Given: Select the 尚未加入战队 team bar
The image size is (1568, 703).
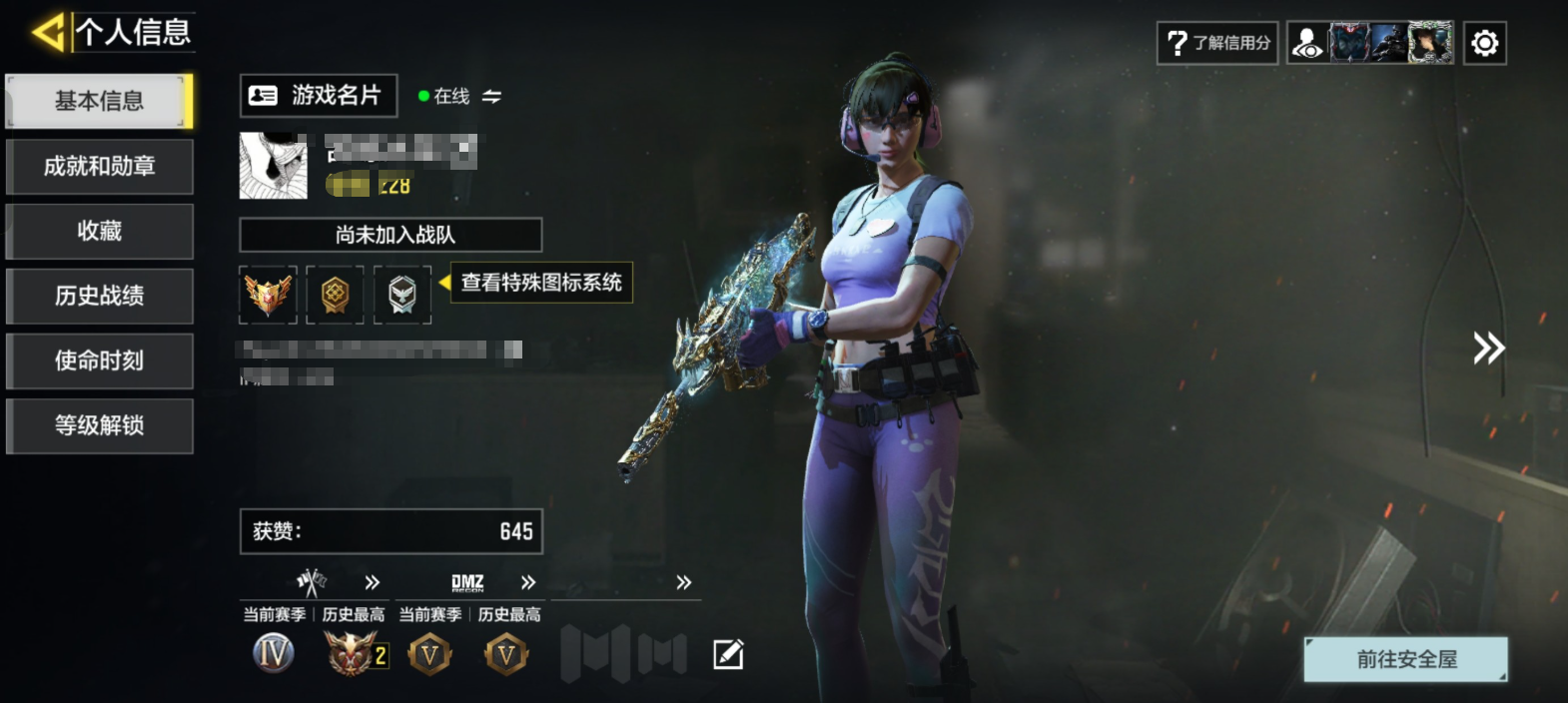Looking at the screenshot, I should click(x=391, y=235).
